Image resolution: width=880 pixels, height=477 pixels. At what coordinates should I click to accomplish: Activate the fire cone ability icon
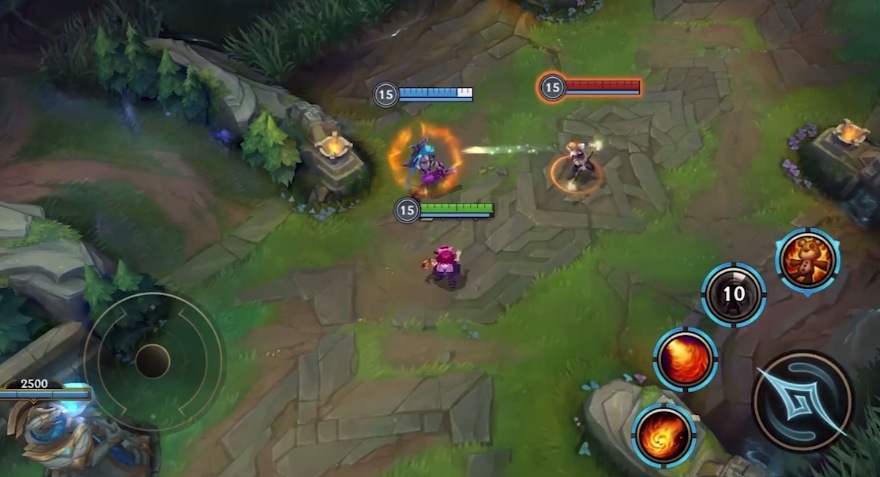click(685, 359)
